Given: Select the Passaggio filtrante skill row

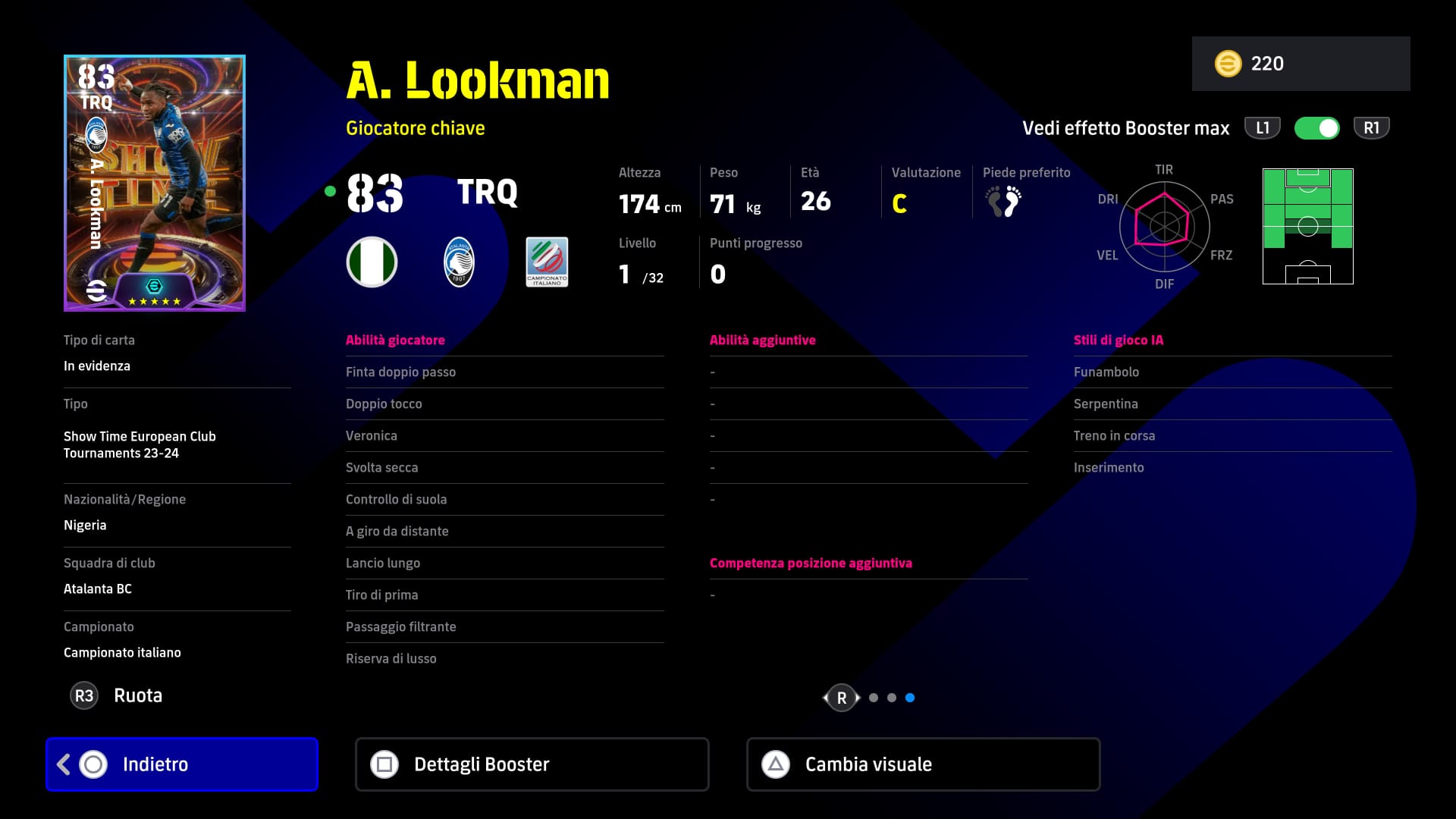Looking at the screenshot, I should coord(504,627).
